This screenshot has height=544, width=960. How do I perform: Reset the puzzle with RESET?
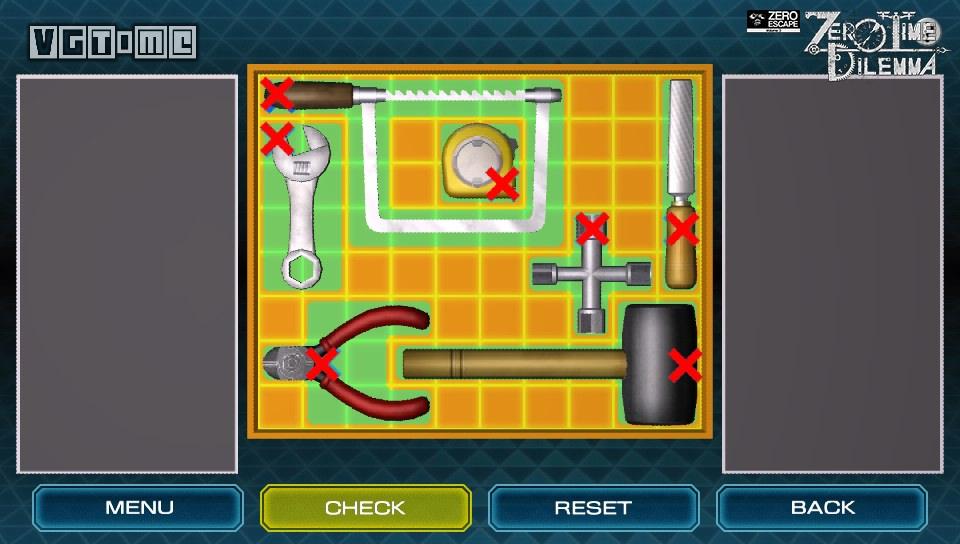(x=593, y=508)
